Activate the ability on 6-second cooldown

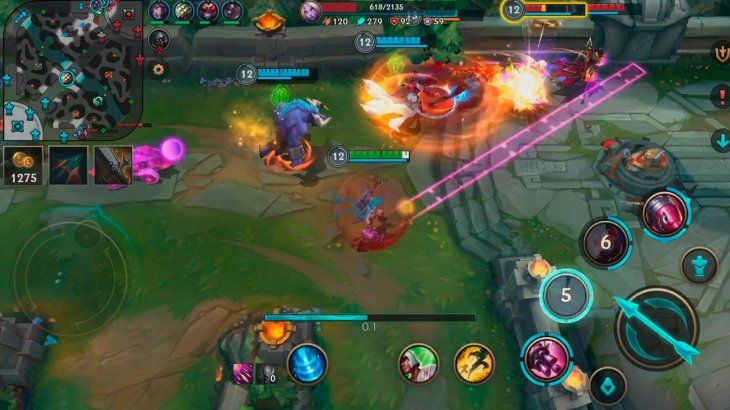click(605, 242)
